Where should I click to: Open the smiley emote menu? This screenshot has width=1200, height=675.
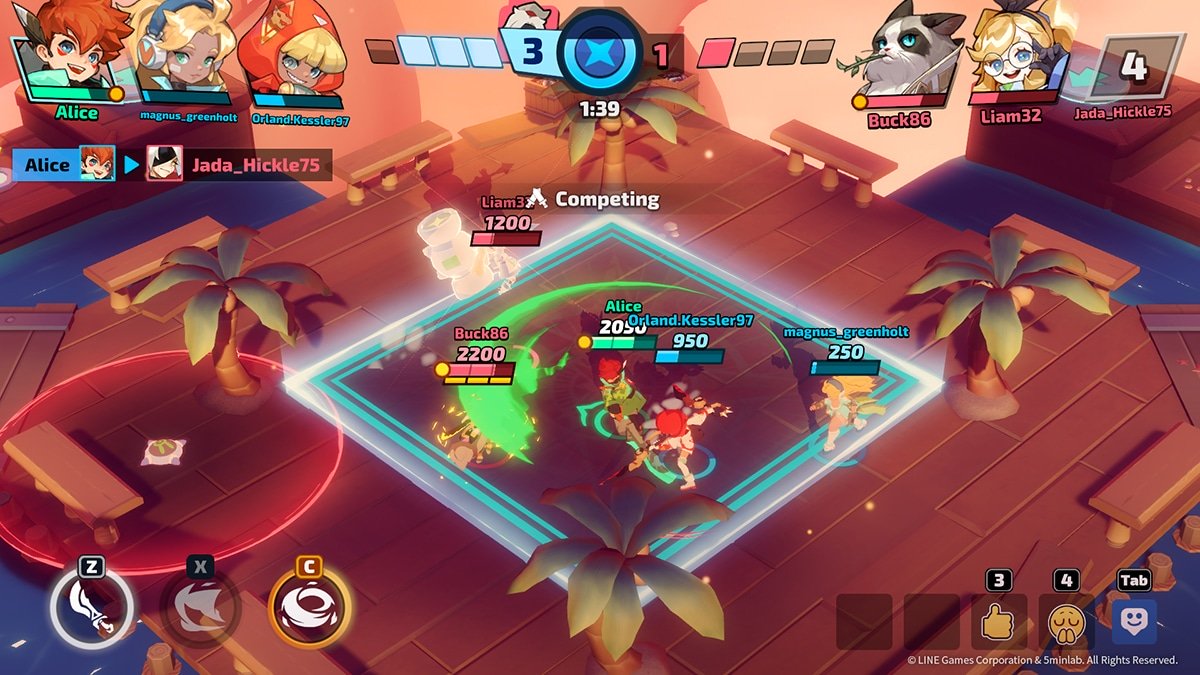(x=1134, y=621)
